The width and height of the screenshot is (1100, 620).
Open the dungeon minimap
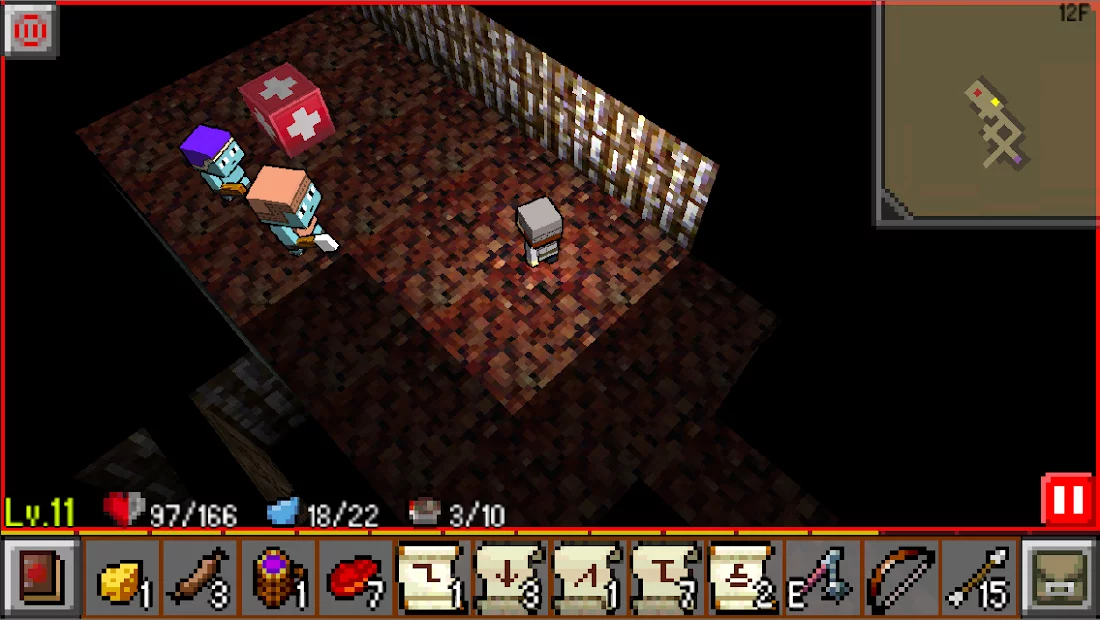pyautogui.click(x=986, y=114)
